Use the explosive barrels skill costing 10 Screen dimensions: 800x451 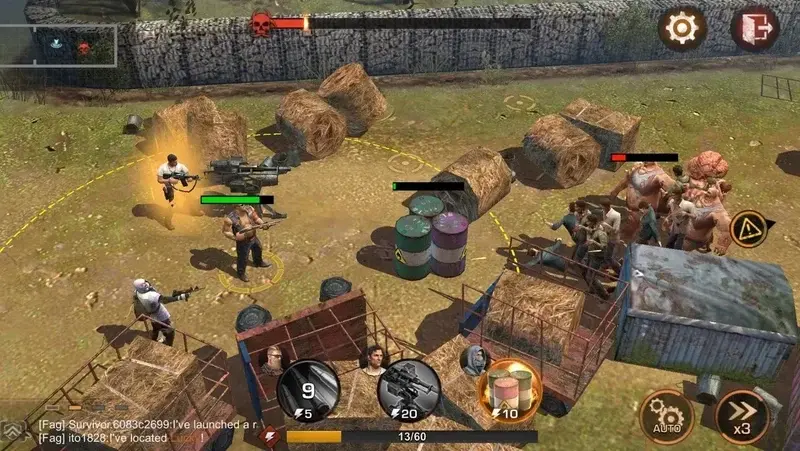pos(510,388)
